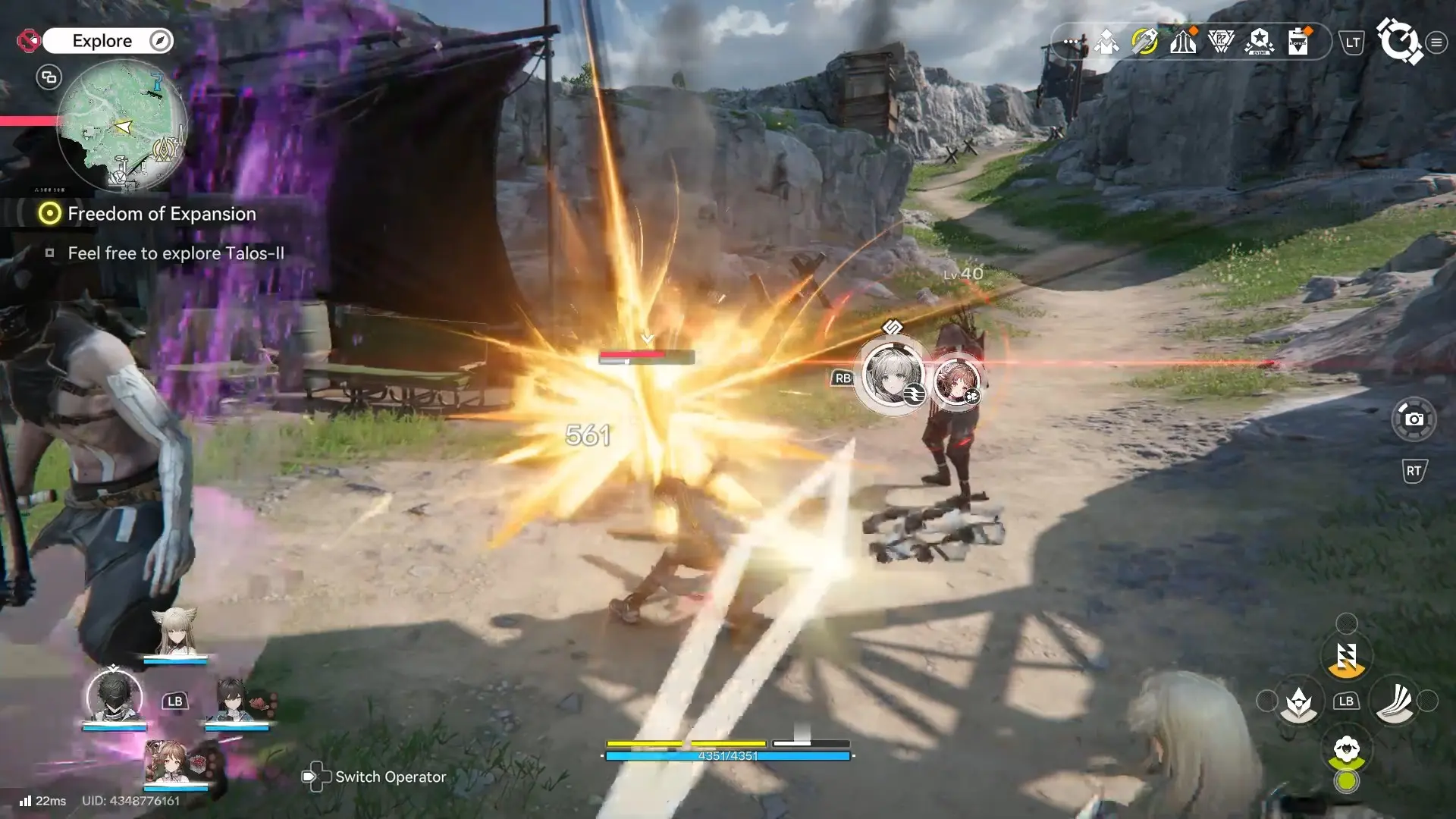
Task: Trigger the white-haired operator combo portrait
Action: 893,375
